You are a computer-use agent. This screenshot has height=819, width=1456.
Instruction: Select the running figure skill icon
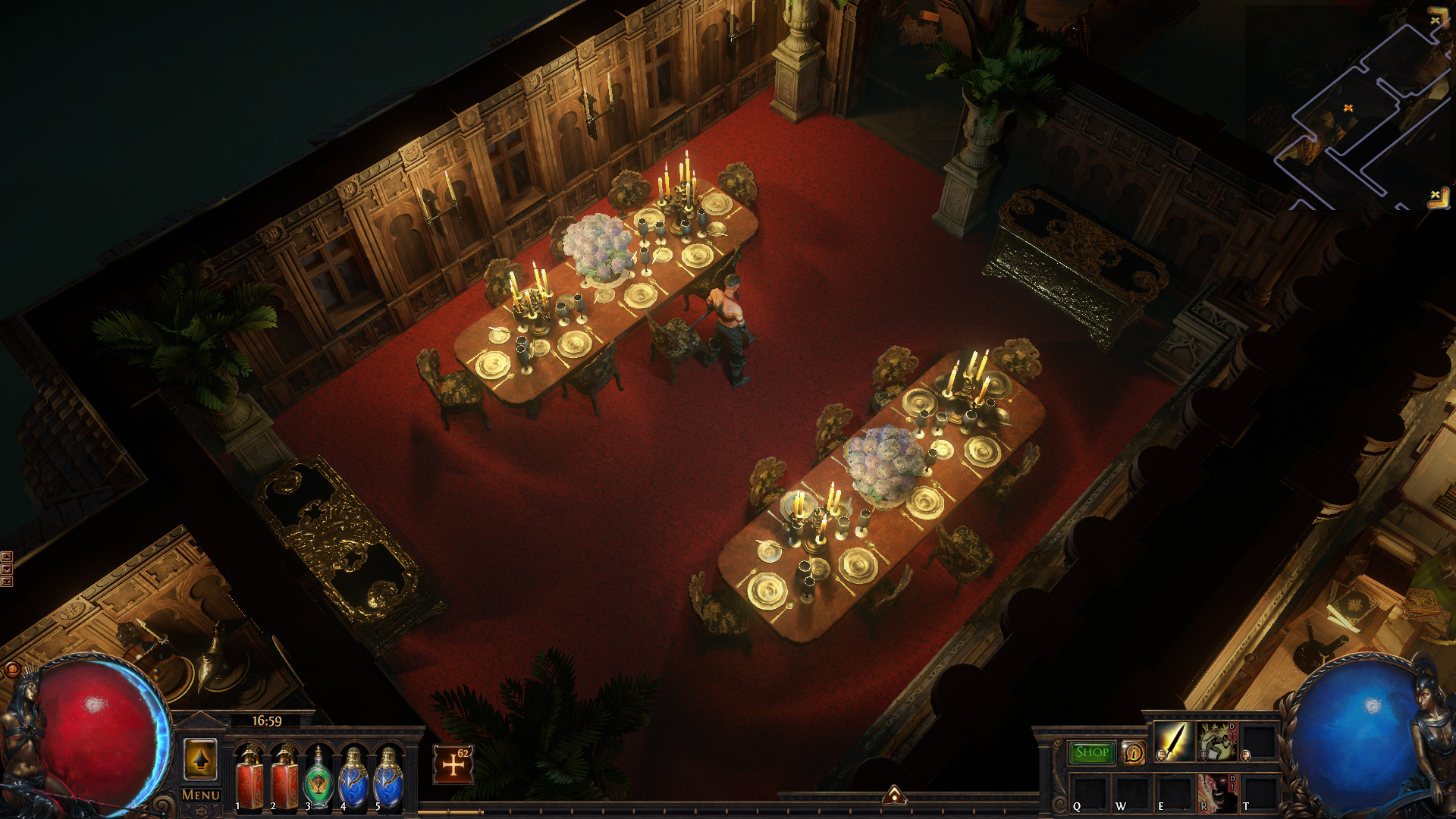[1216, 741]
